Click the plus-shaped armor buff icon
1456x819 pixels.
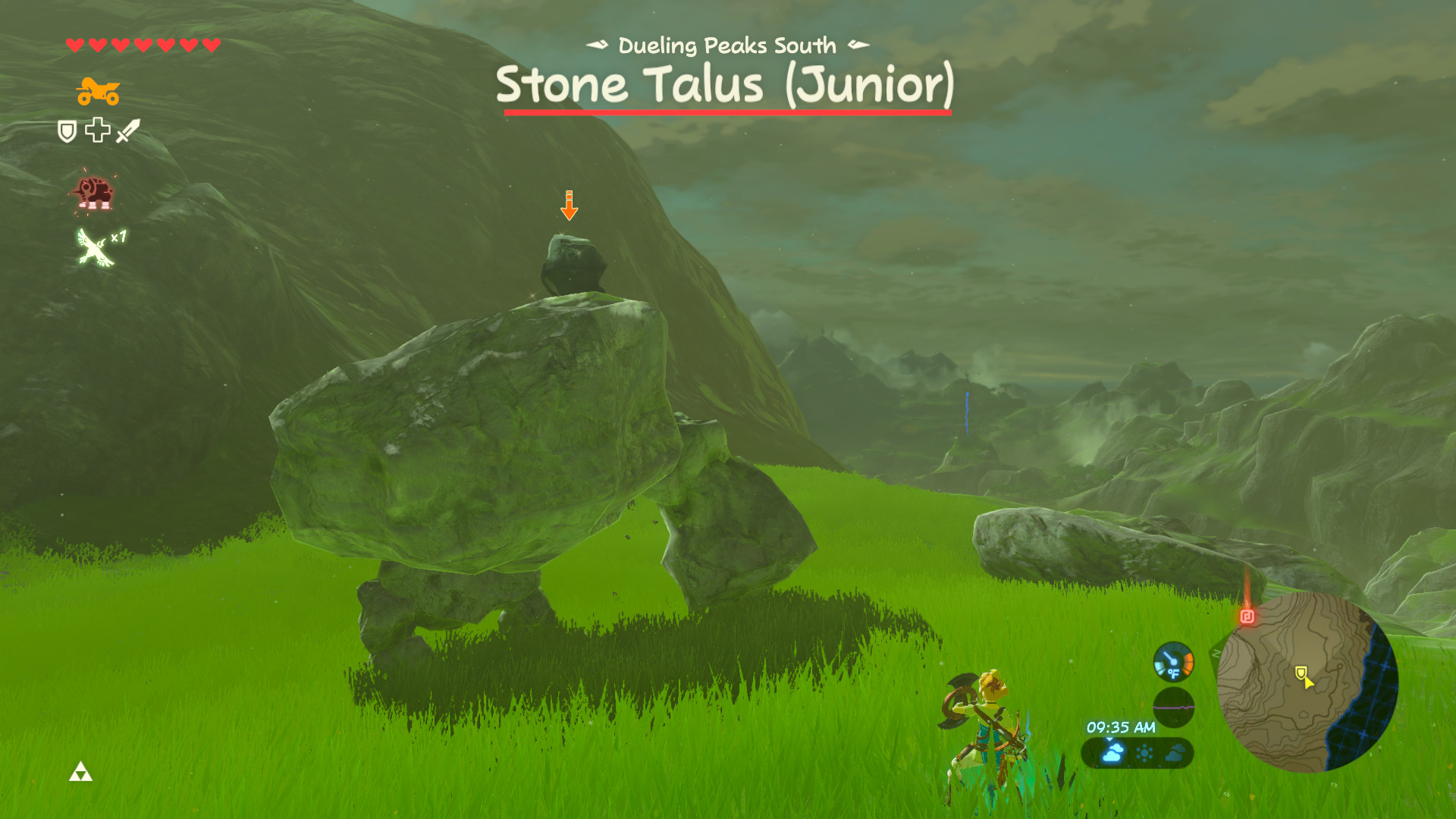tap(97, 131)
